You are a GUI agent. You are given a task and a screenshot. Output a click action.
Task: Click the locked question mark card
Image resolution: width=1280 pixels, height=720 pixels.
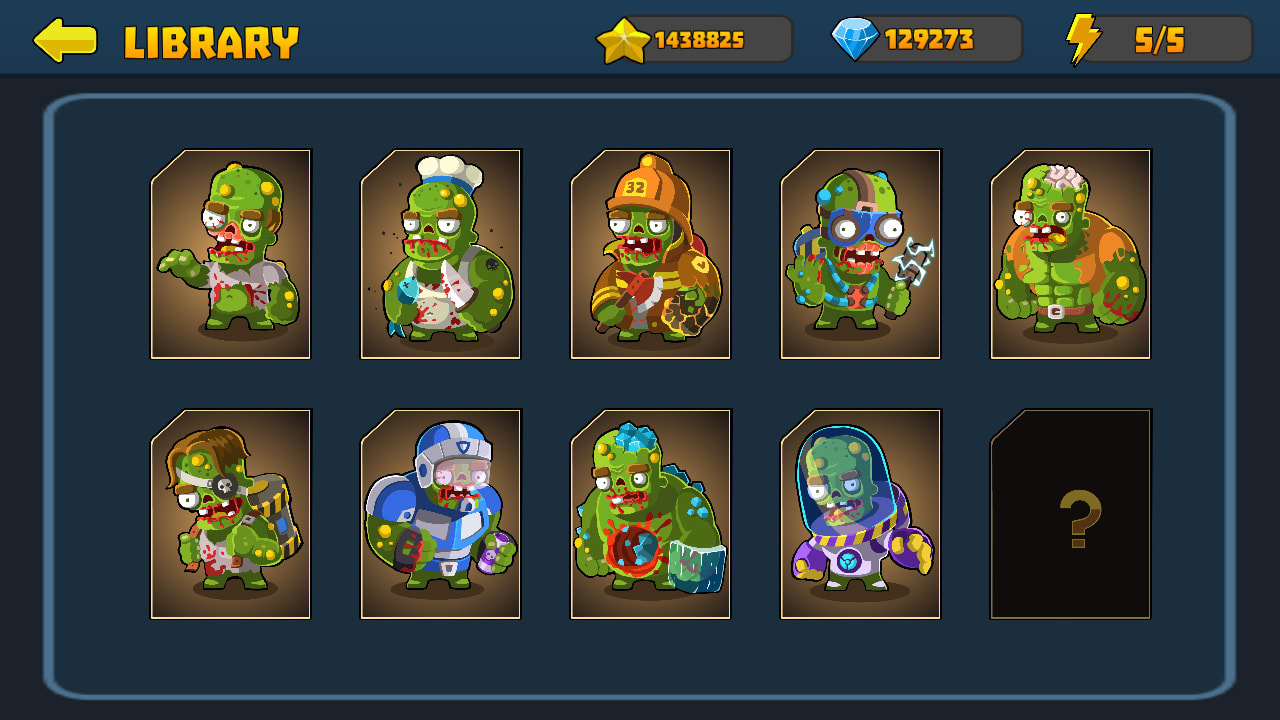1071,514
